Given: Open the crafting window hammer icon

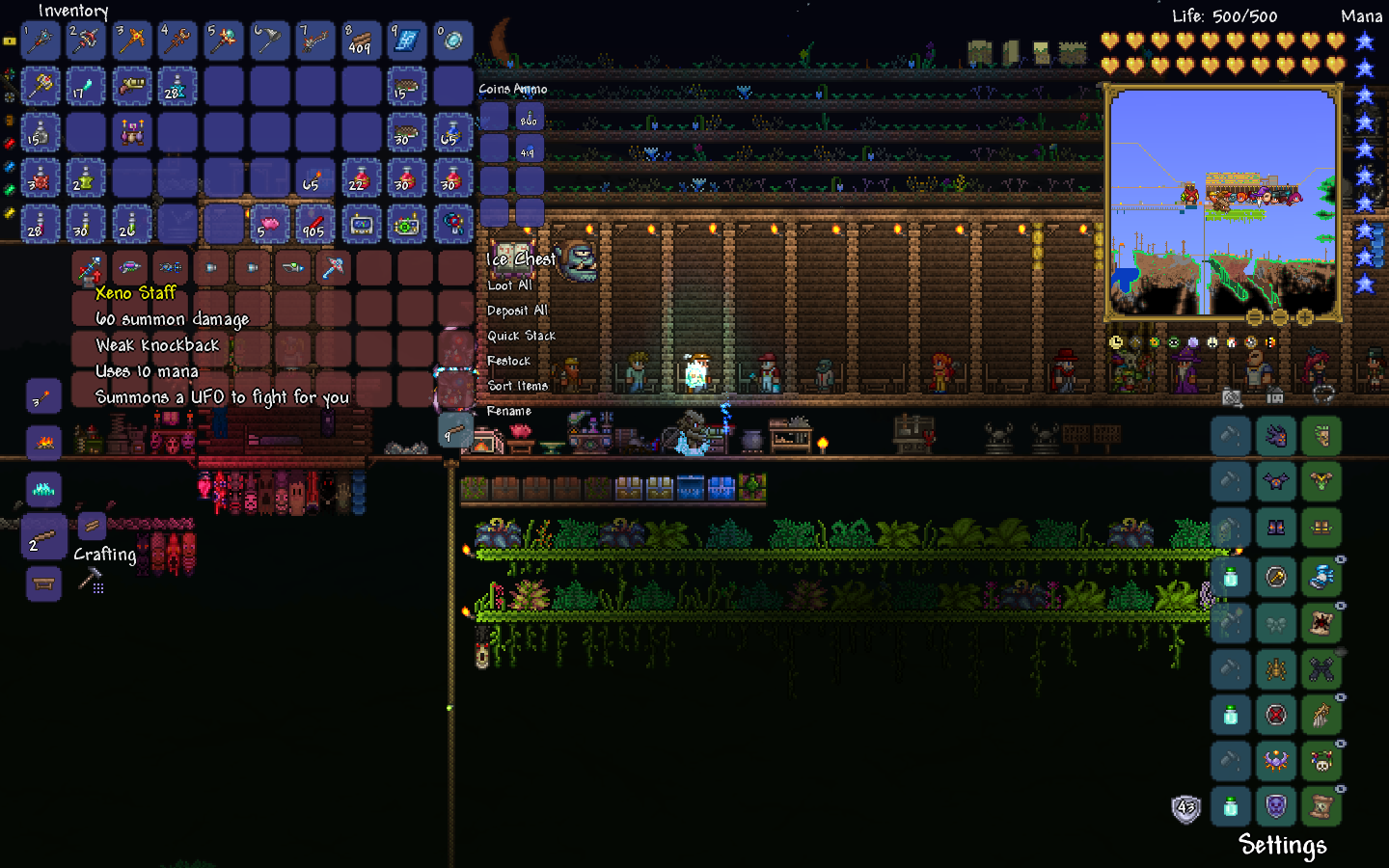Looking at the screenshot, I should click(91, 580).
